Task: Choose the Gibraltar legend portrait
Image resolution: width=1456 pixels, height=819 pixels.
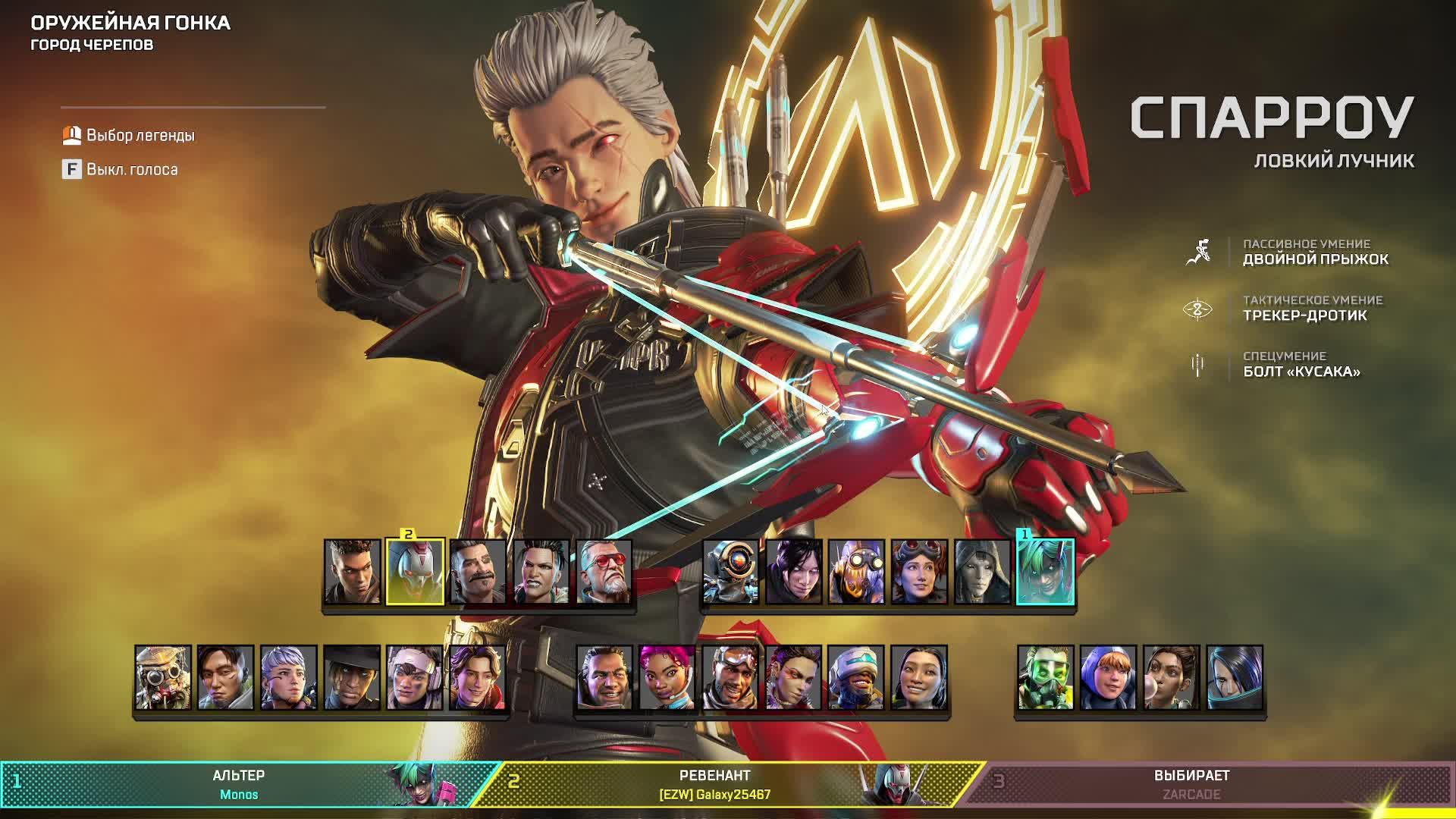Action: [604, 678]
